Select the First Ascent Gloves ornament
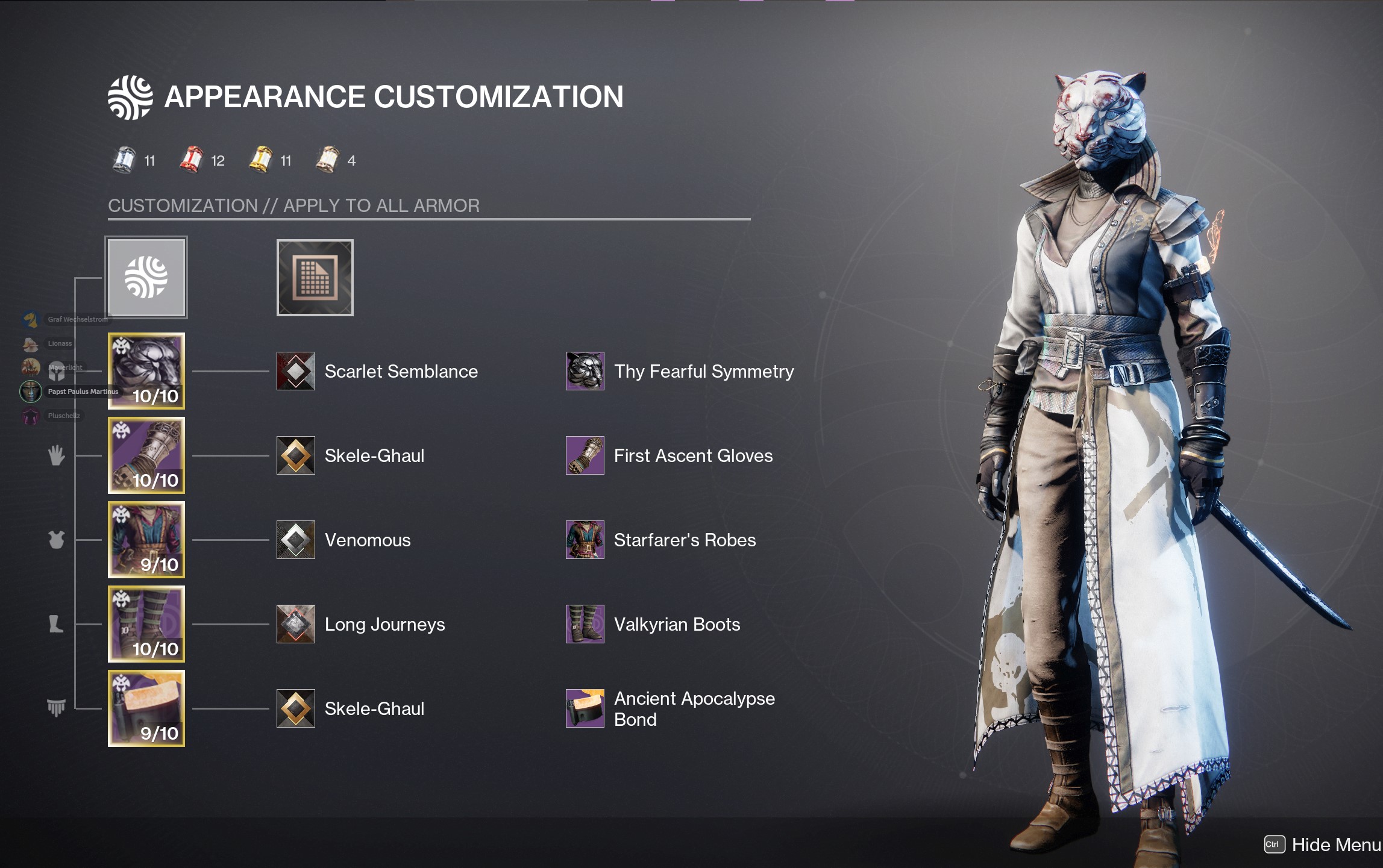 [585, 455]
